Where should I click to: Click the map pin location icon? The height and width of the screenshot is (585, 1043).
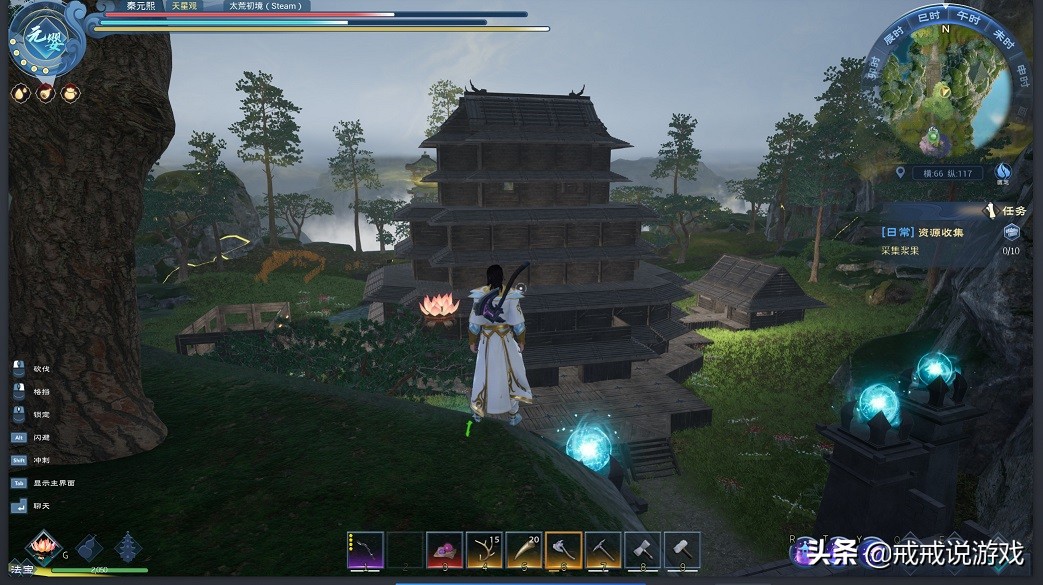(x=901, y=173)
